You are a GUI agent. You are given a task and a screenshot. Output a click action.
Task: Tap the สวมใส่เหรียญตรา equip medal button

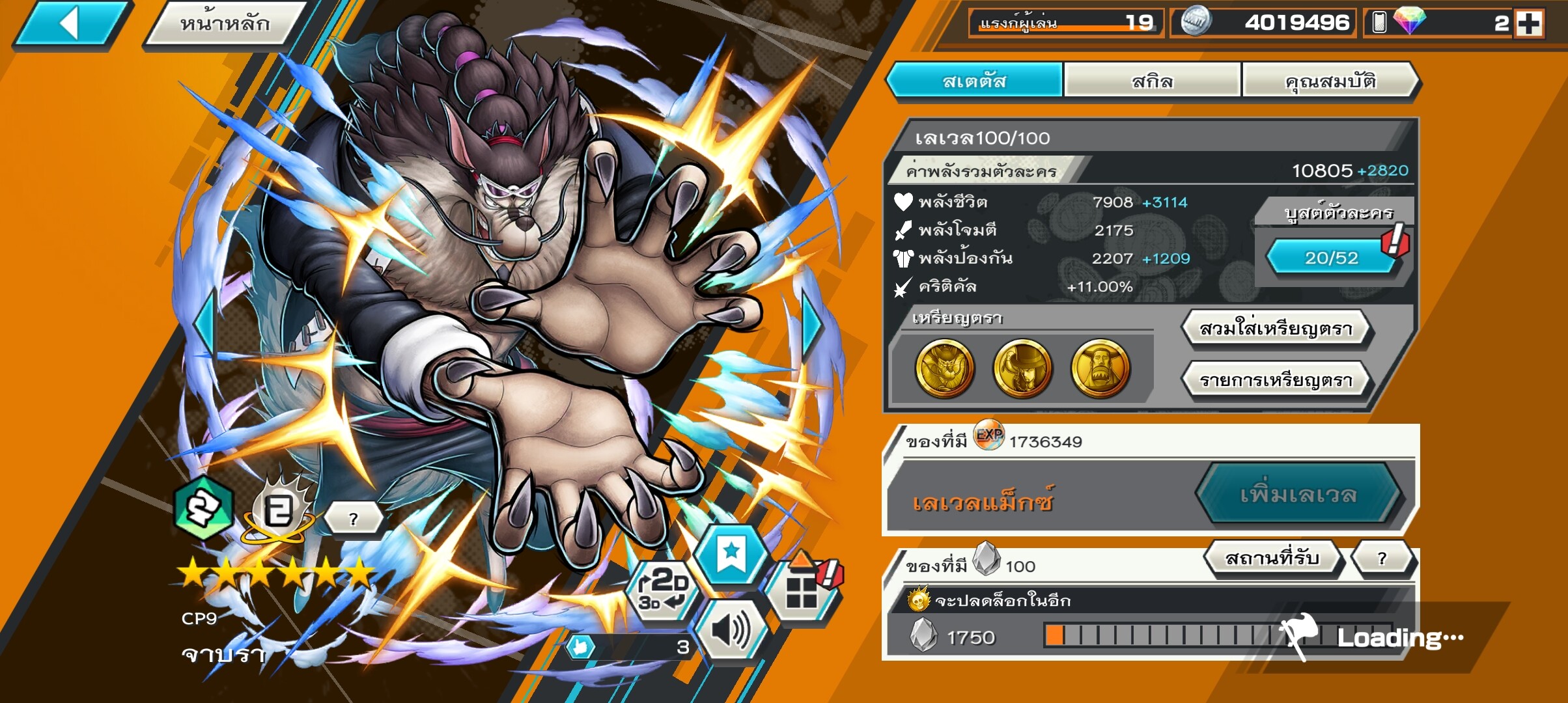[x=1276, y=329]
